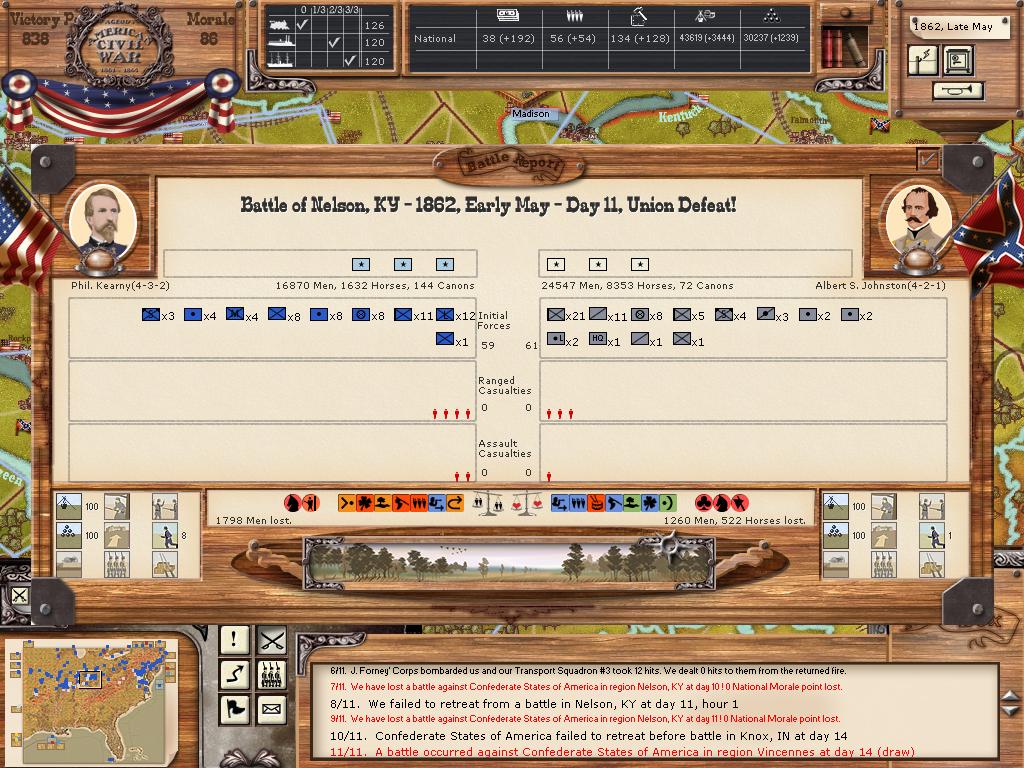Select the crossed sabers message filter
The height and width of the screenshot is (768, 1024).
pyautogui.click(x=271, y=640)
